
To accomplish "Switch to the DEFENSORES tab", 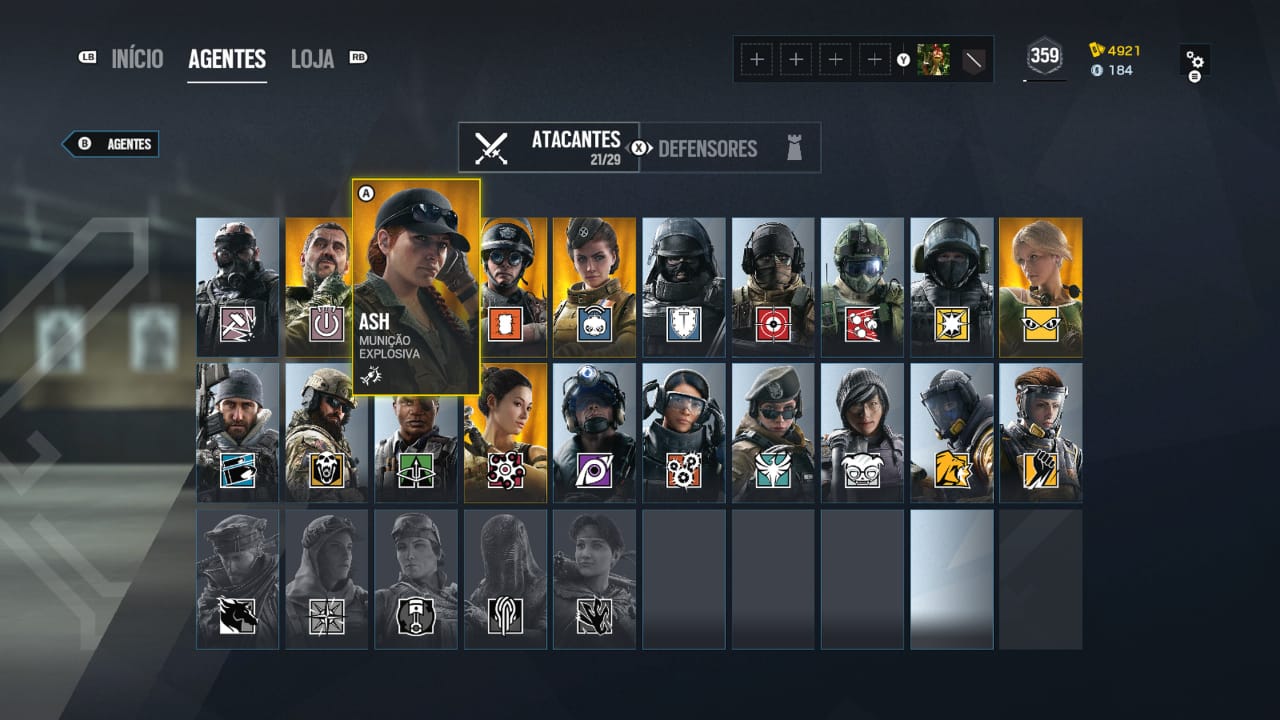I will (709, 148).
